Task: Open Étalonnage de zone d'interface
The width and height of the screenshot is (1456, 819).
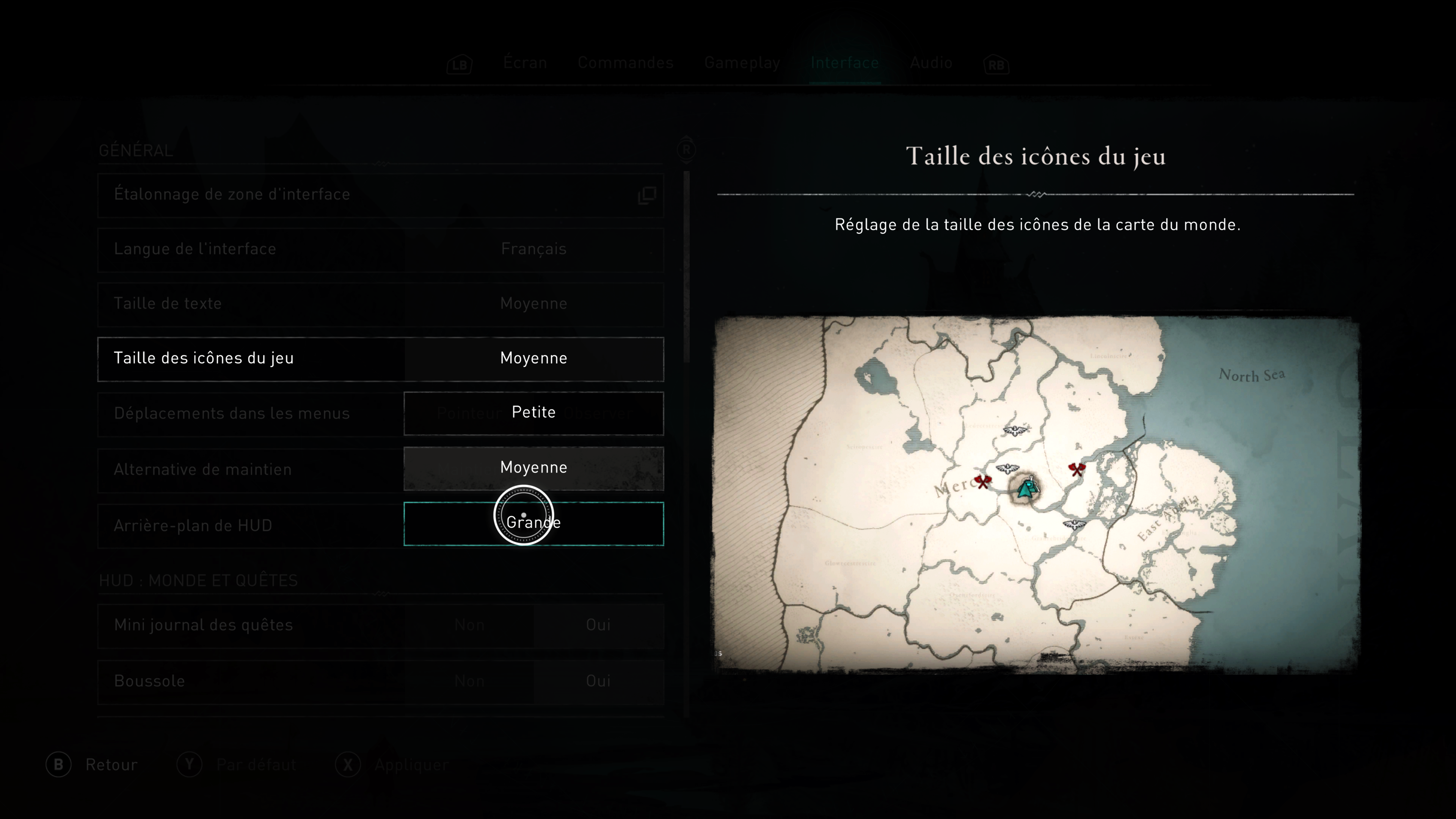Action: tap(380, 195)
